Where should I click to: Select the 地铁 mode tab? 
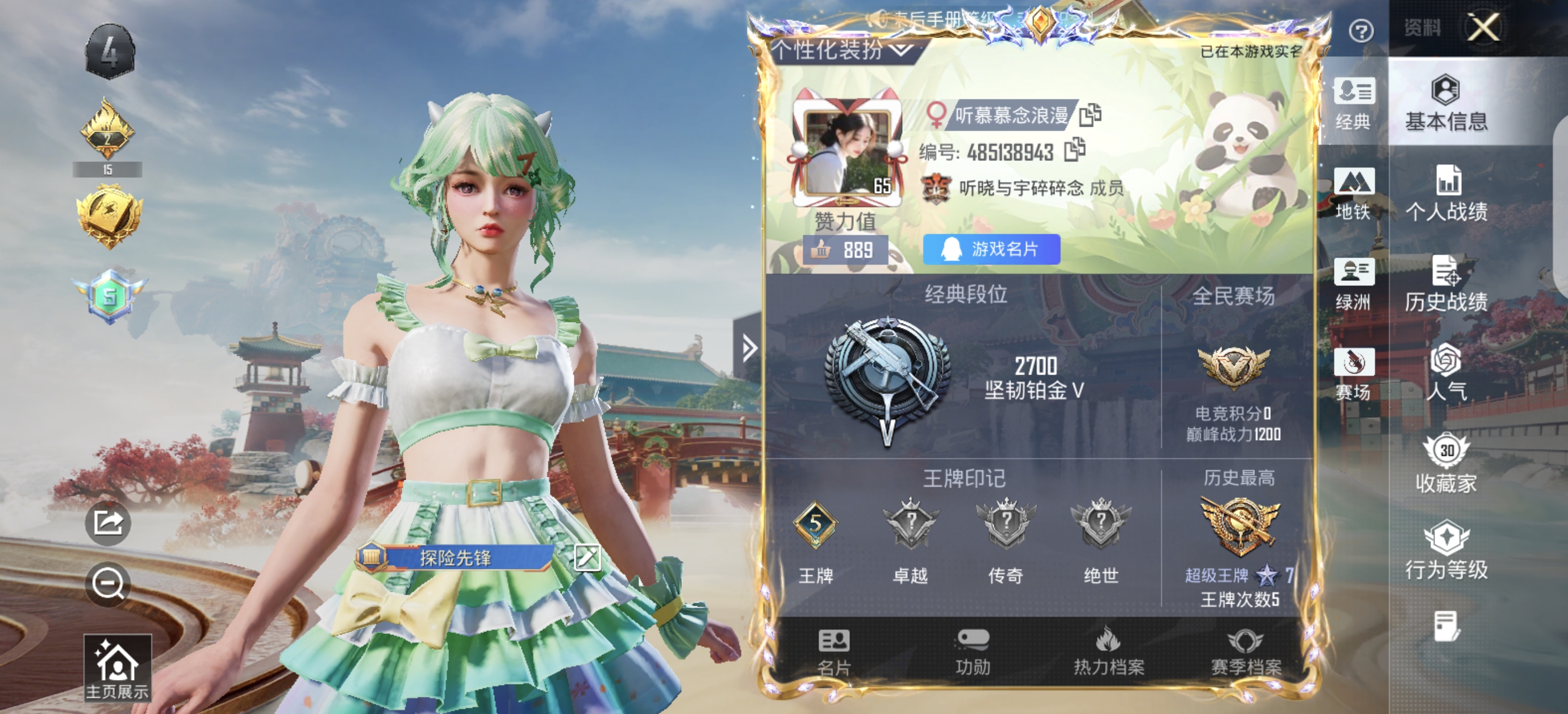1354,194
